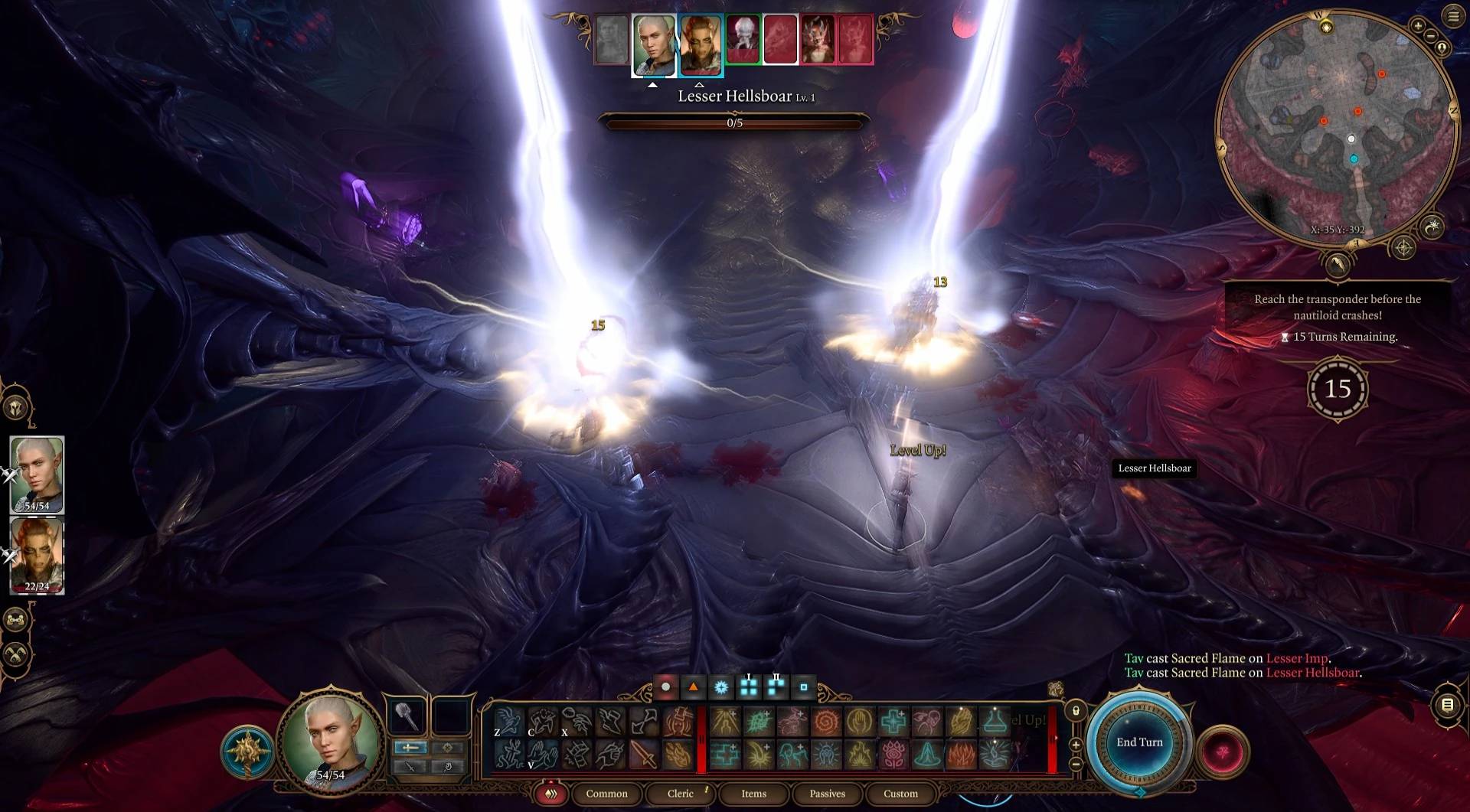Open the character sheet helmet icon
Viewport: 1470px width, 812px height.
pyautogui.click(x=15, y=407)
